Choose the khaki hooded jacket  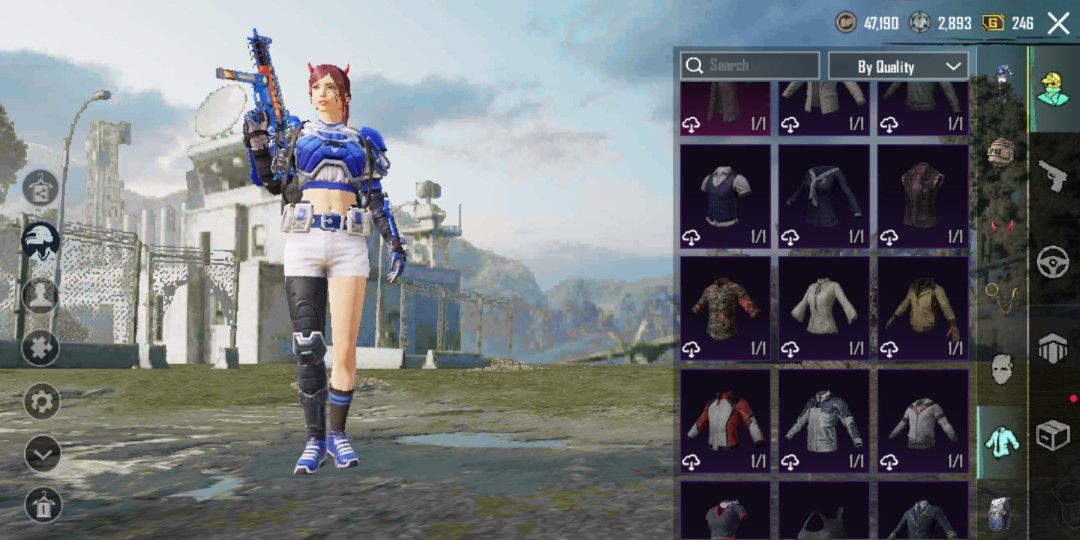[x=922, y=308]
